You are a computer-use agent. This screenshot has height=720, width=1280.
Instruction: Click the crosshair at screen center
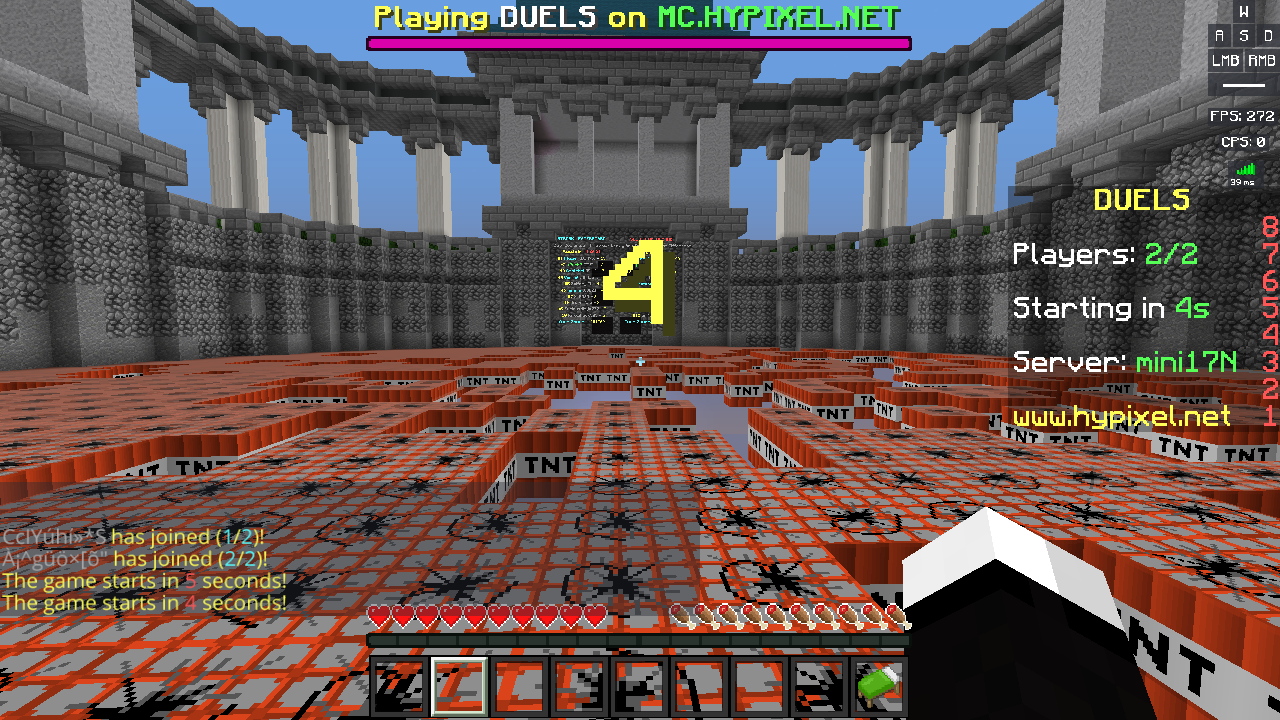[x=640, y=362]
